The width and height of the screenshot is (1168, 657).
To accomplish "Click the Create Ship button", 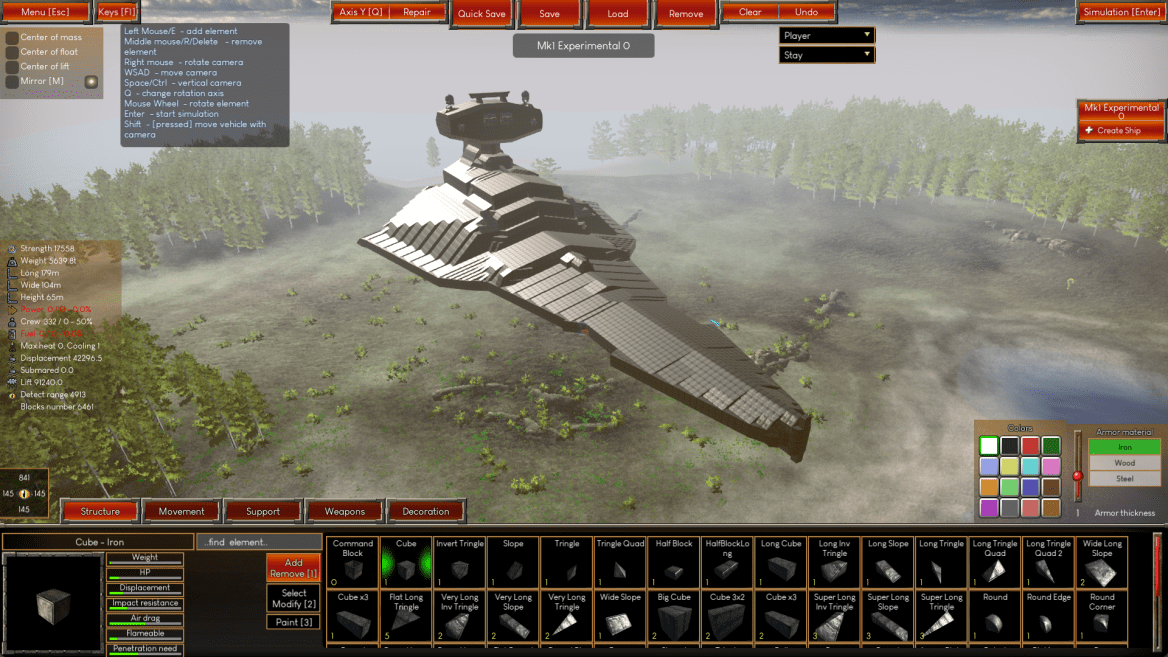I will click(x=1121, y=130).
